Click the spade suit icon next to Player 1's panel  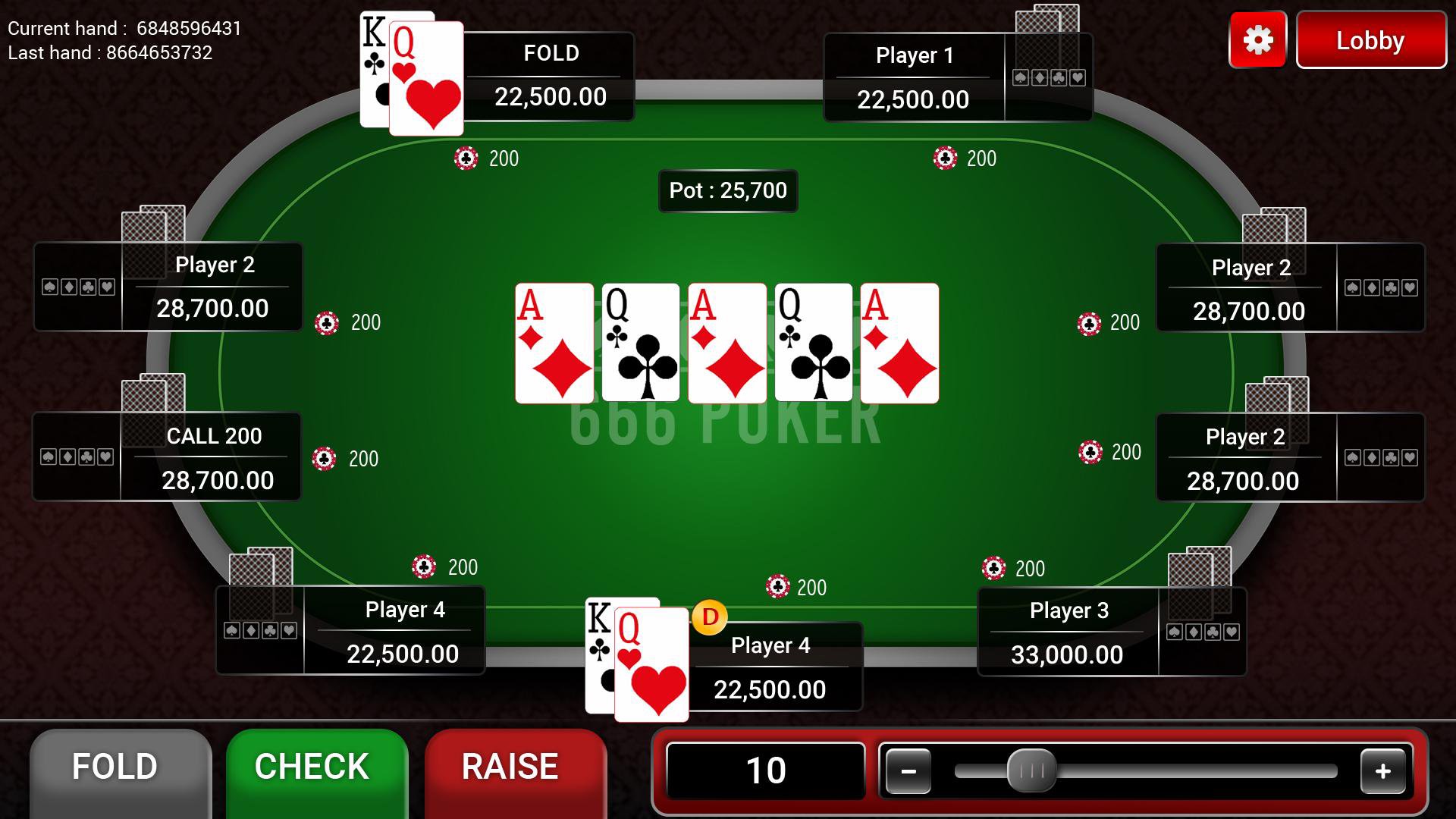1021,76
